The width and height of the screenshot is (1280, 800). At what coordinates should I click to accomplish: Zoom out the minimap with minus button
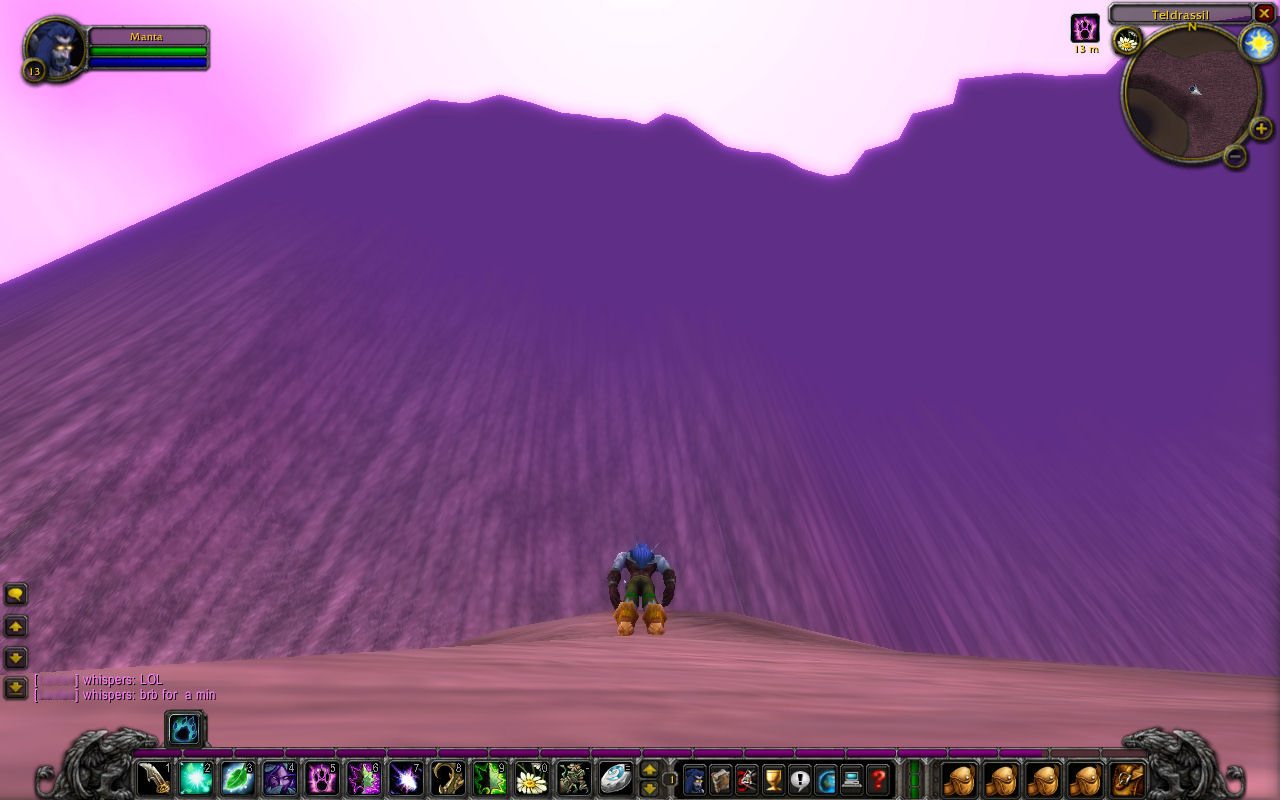coord(1235,156)
